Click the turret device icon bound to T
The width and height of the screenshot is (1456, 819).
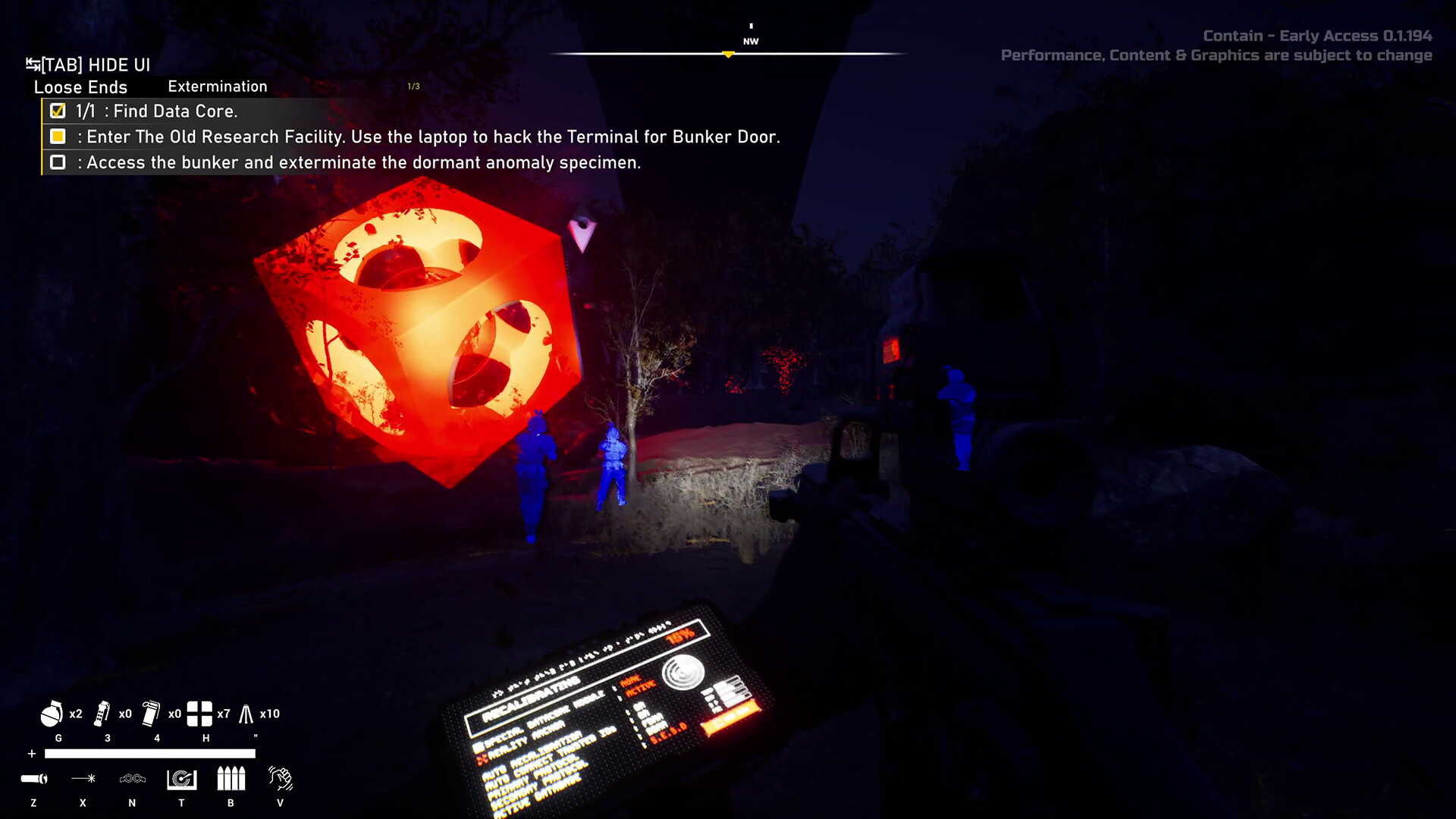[x=181, y=780]
